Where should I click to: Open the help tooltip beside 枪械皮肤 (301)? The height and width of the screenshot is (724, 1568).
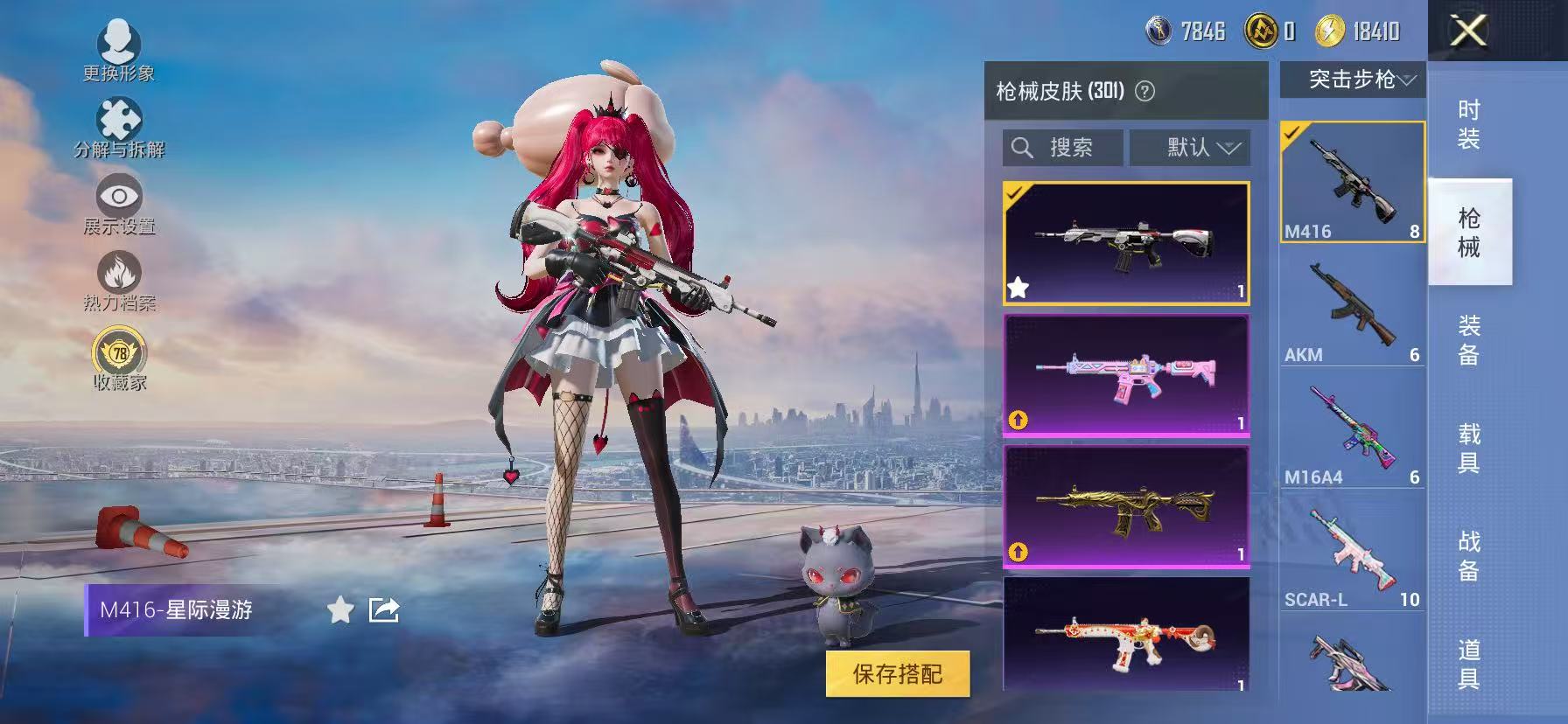(x=1146, y=91)
